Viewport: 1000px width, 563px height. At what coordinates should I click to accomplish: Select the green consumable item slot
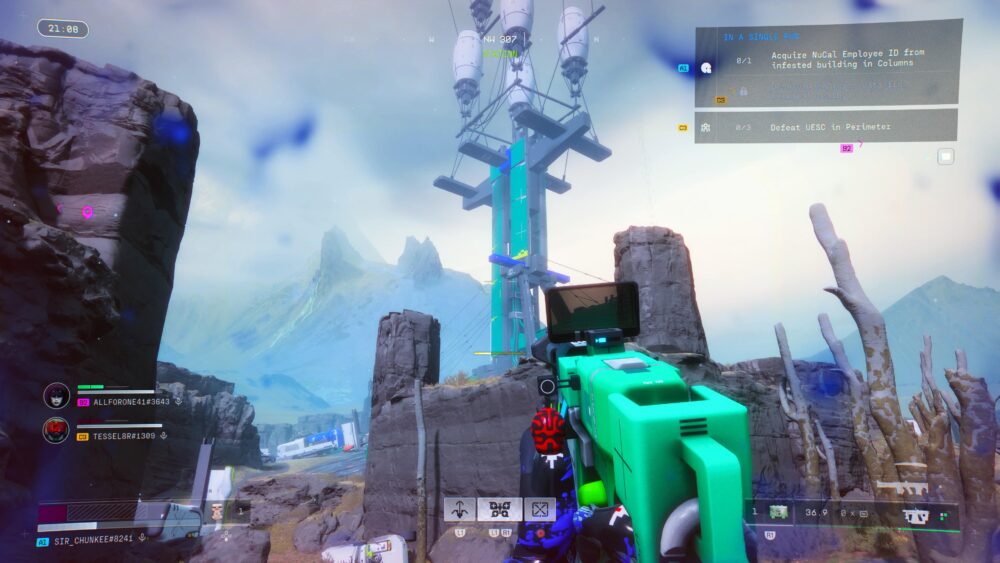[778, 512]
